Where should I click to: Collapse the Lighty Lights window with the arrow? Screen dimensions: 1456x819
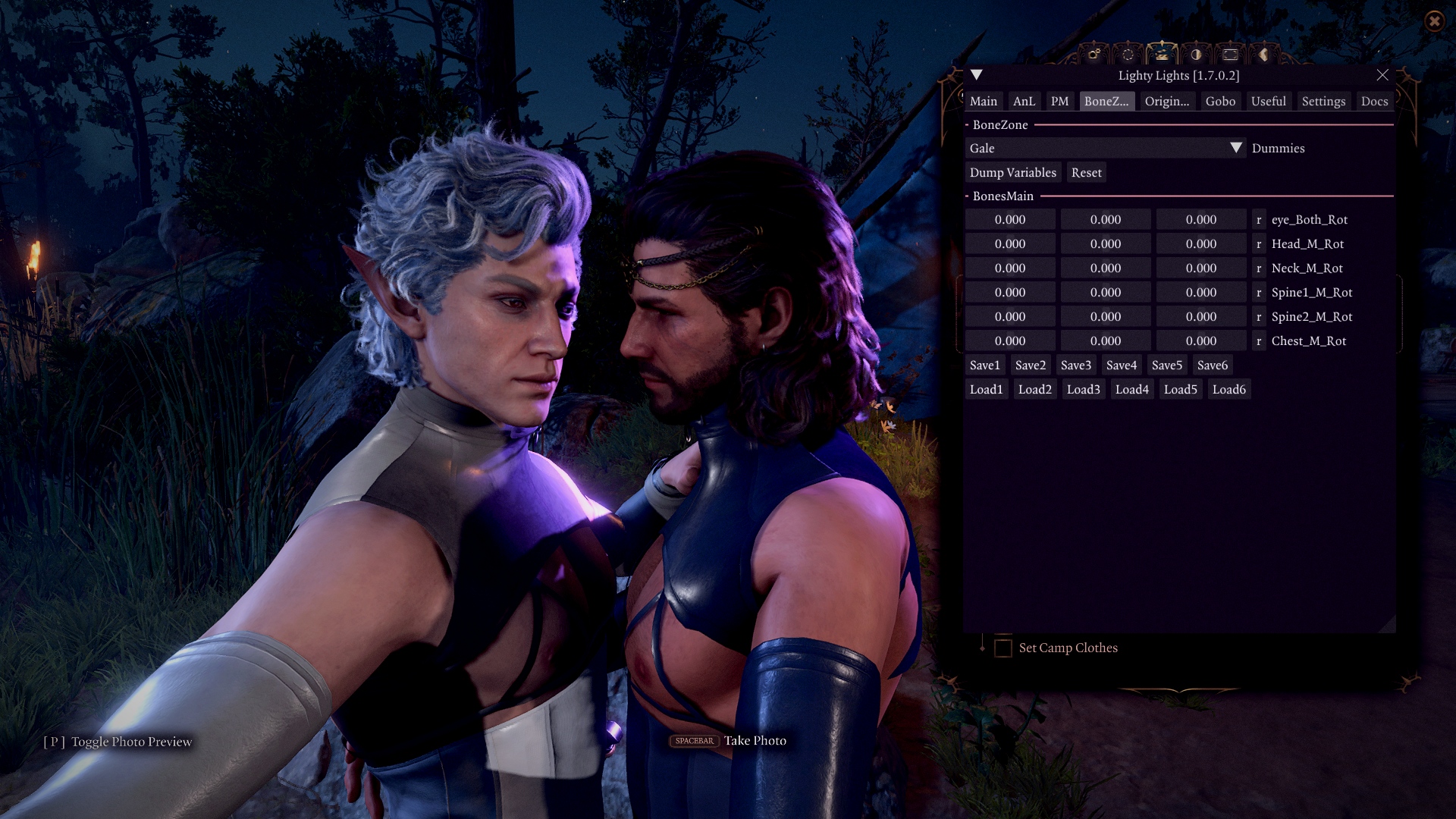point(977,75)
